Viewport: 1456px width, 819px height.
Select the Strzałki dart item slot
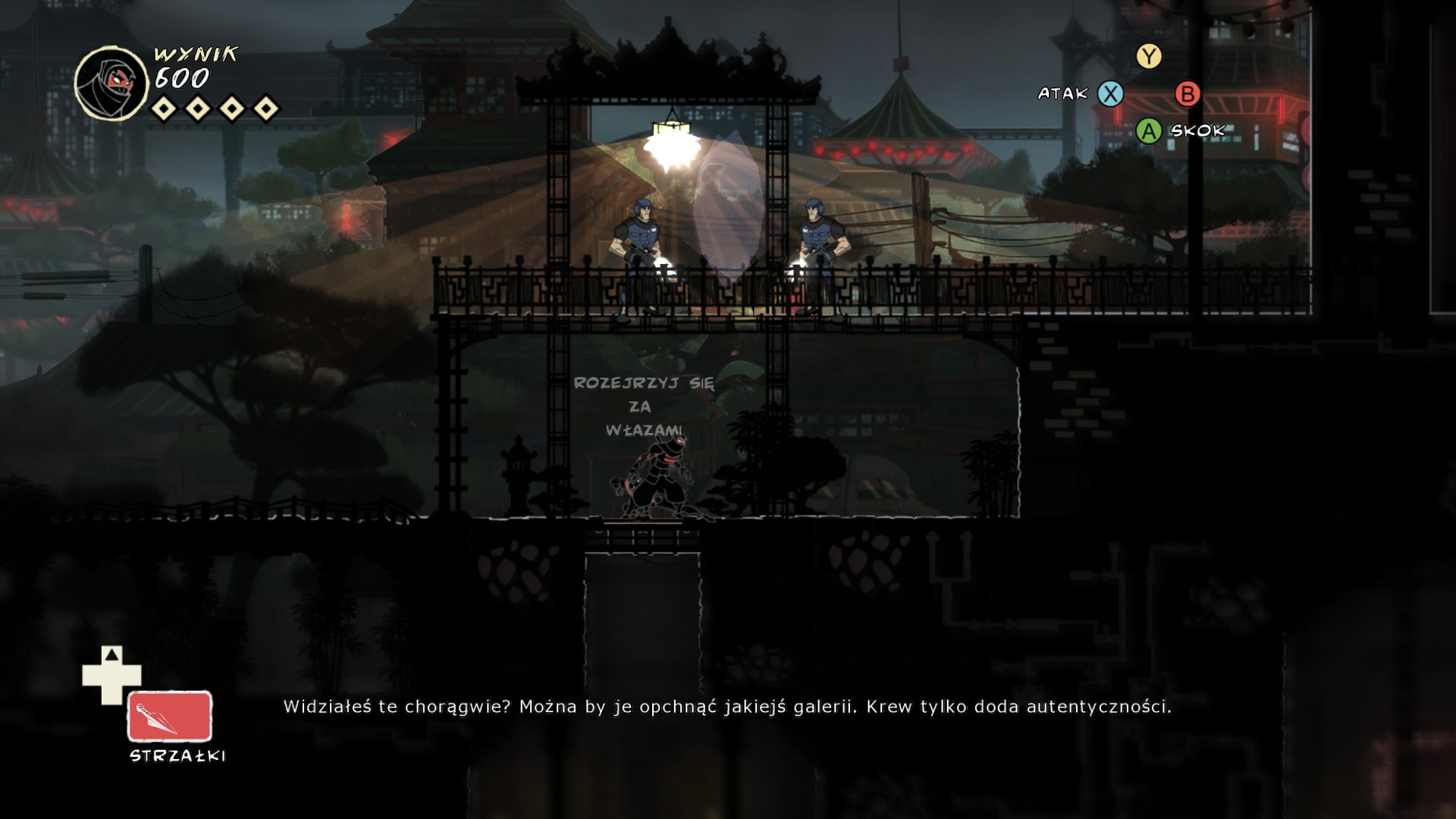pyautogui.click(x=170, y=716)
